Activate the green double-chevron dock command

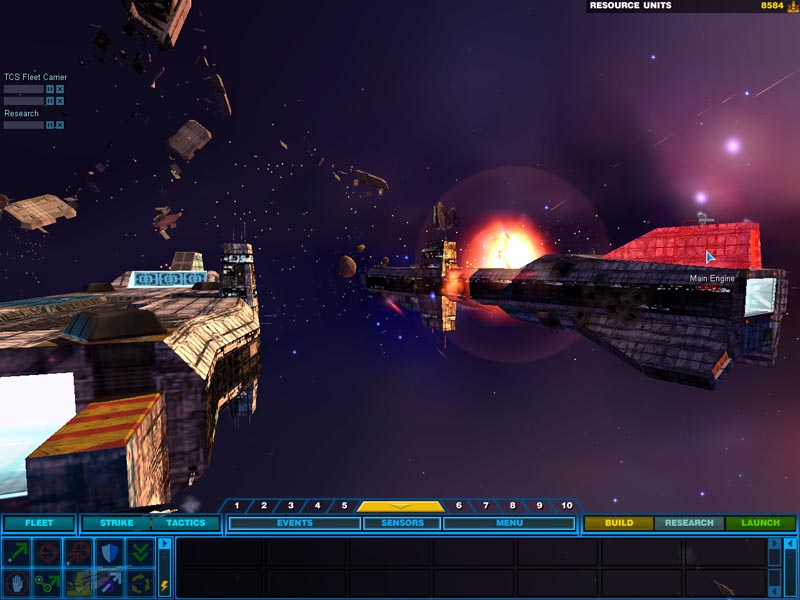pos(140,553)
